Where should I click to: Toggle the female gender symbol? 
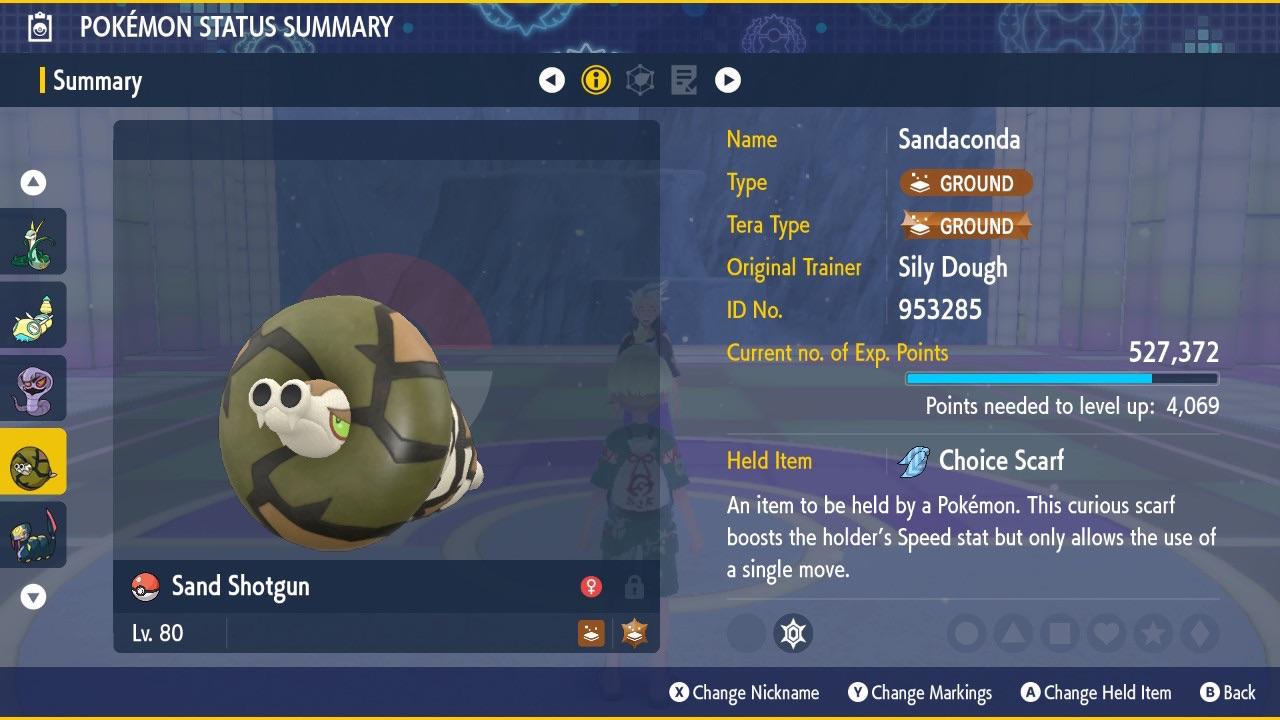(x=594, y=586)
